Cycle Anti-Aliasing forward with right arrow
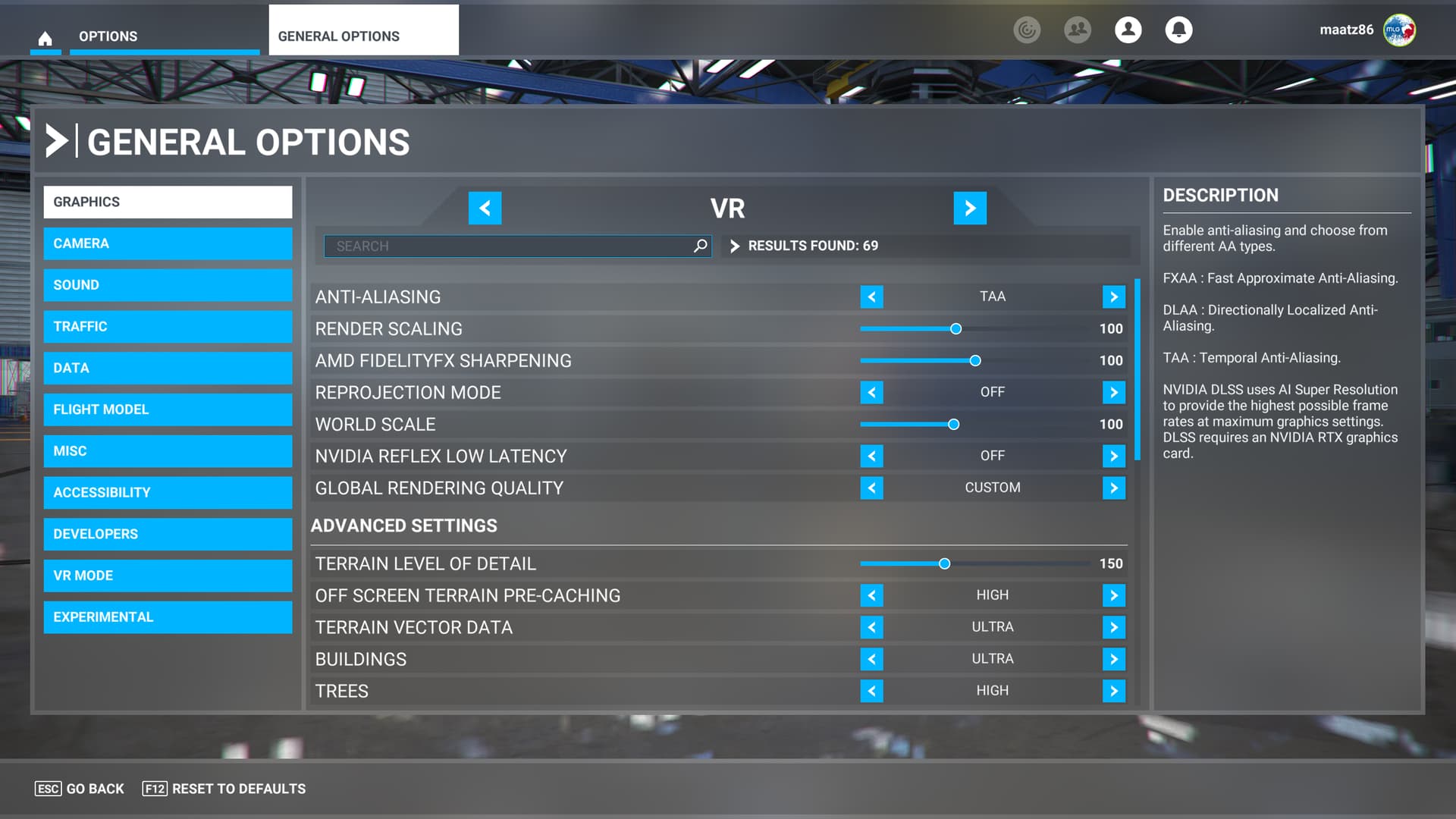 pos(1113,297)
